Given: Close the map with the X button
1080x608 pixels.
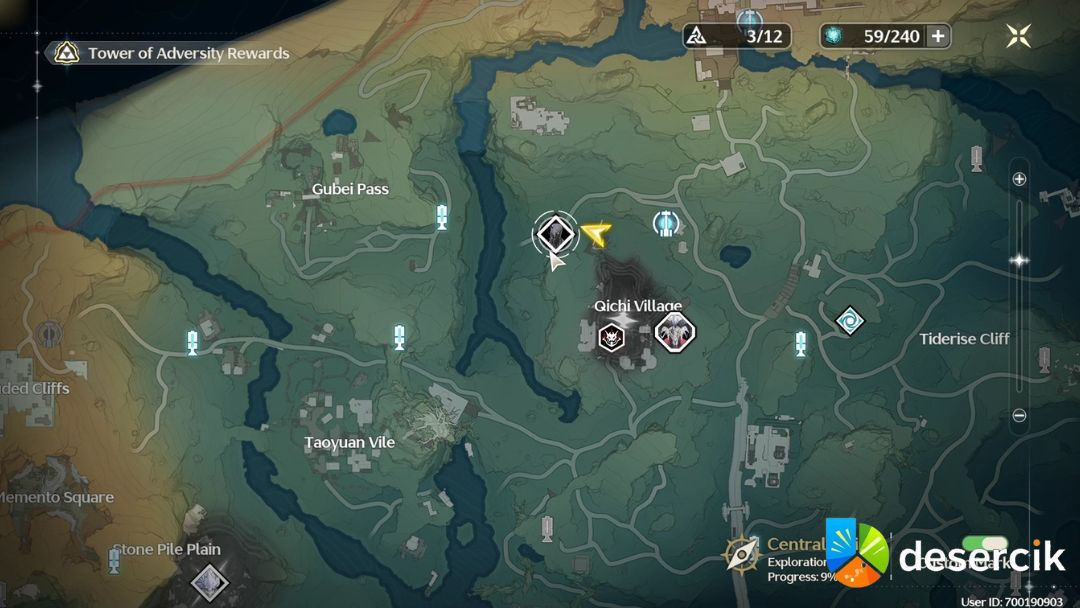Looking at the screenshot, I should [1019, 37].
